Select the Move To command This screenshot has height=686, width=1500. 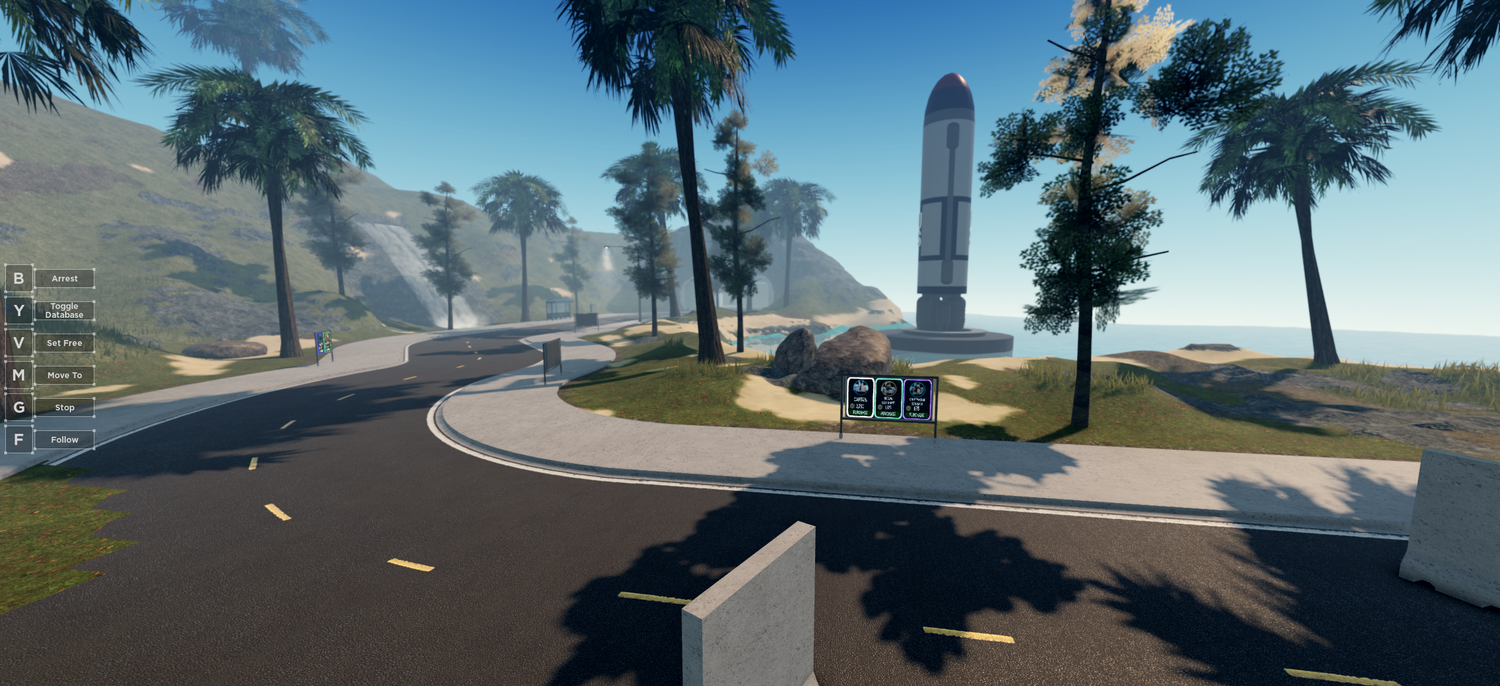(x=64, y=375)
